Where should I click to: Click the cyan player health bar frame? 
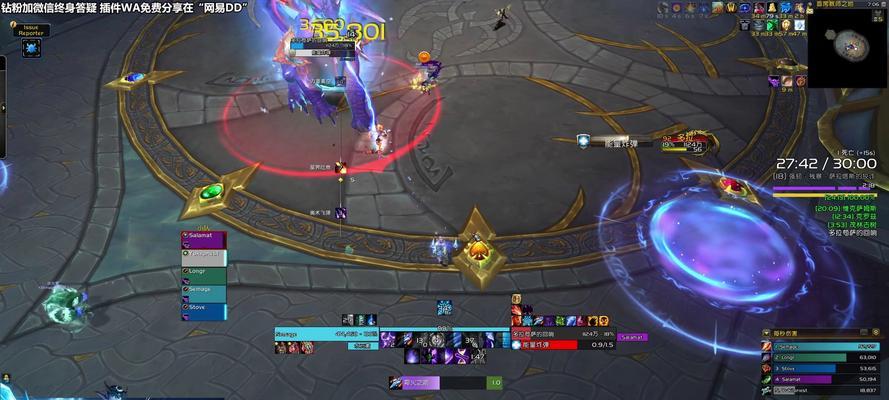(x=326, y=333)
